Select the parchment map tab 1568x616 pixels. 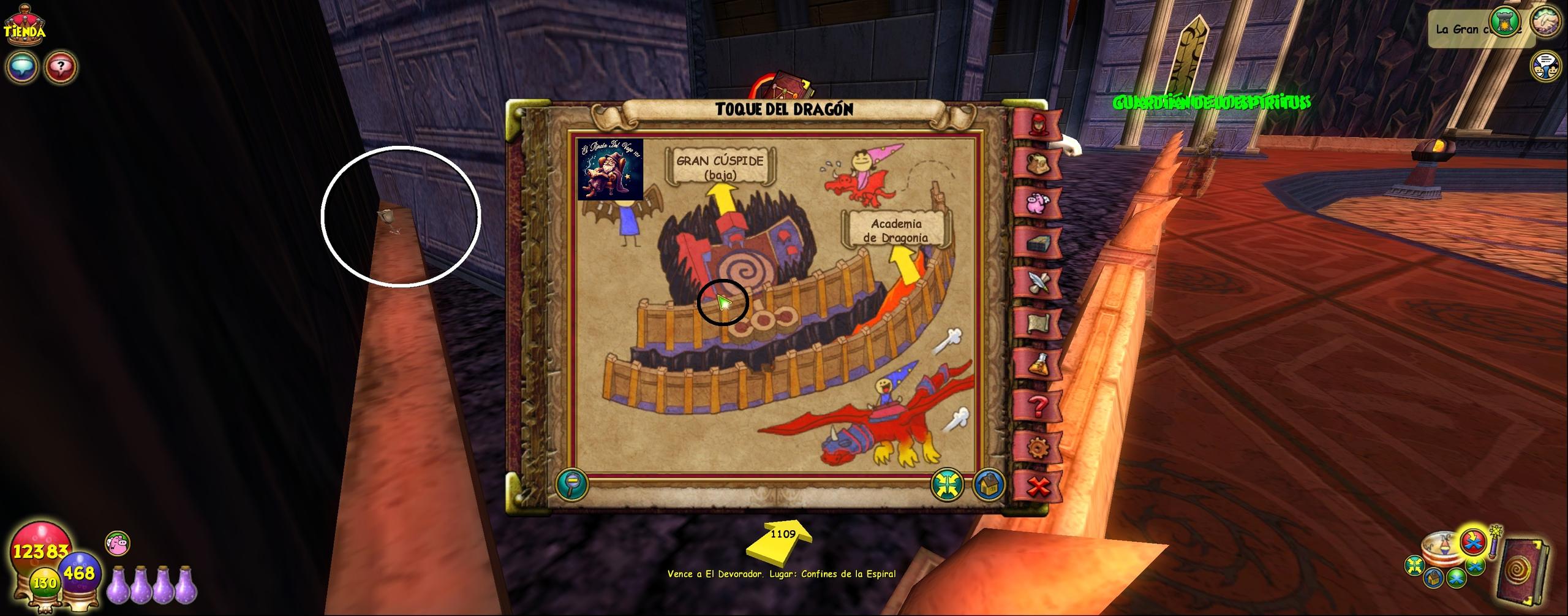(1038, 323)
